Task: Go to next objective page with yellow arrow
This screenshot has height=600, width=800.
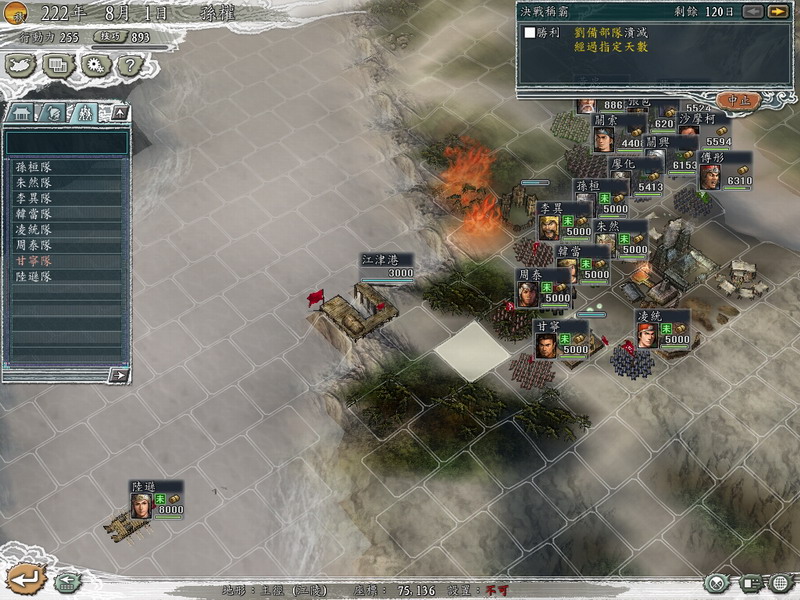Action: click(776, 11)
